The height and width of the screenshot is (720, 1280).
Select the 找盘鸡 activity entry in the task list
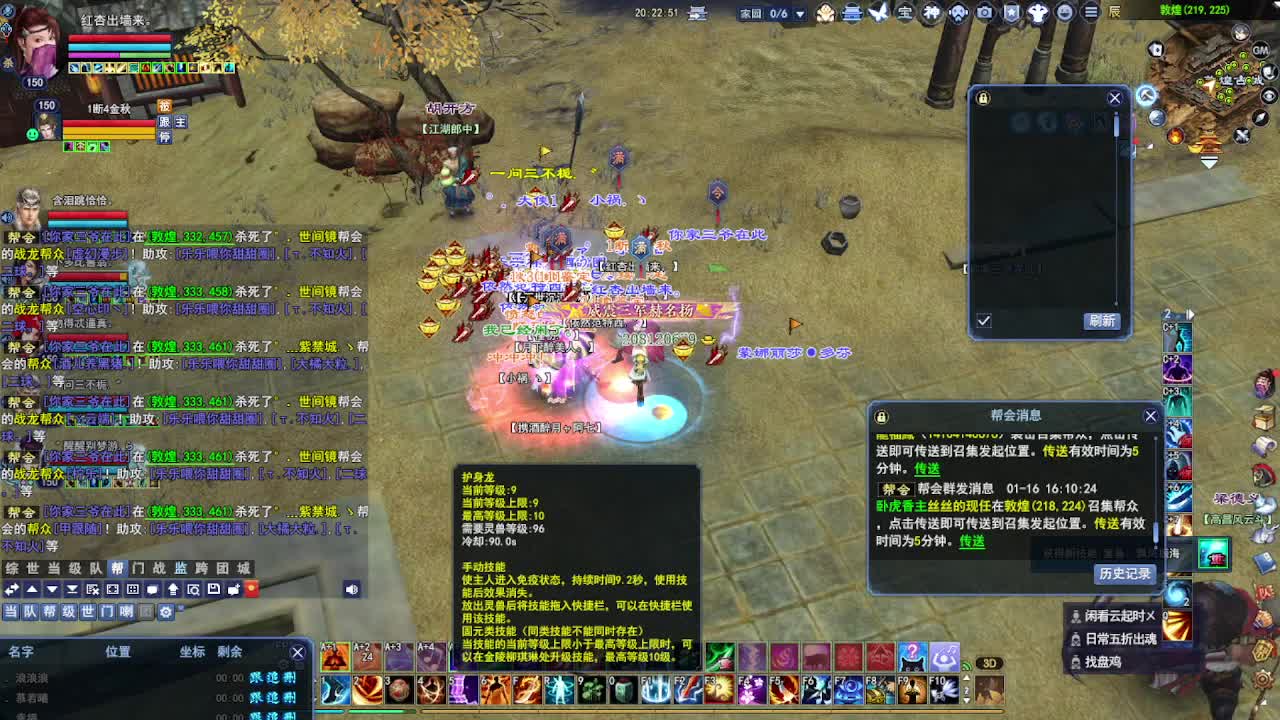[x=1103, y=661]
